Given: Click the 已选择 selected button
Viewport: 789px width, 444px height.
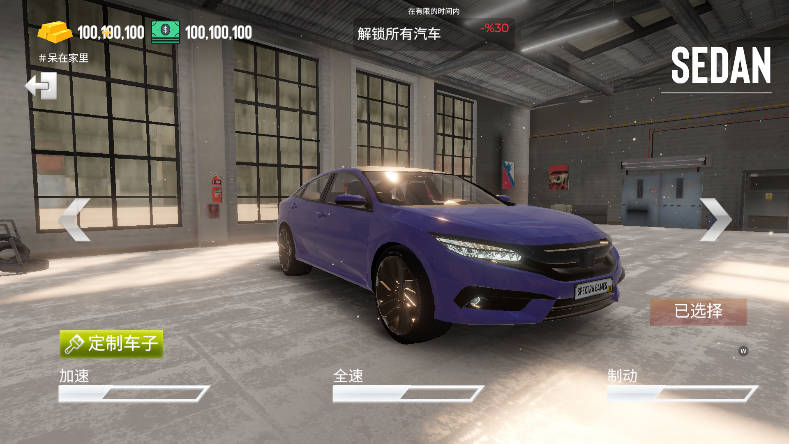Looking at the screenshot, I should pos(698,311).
